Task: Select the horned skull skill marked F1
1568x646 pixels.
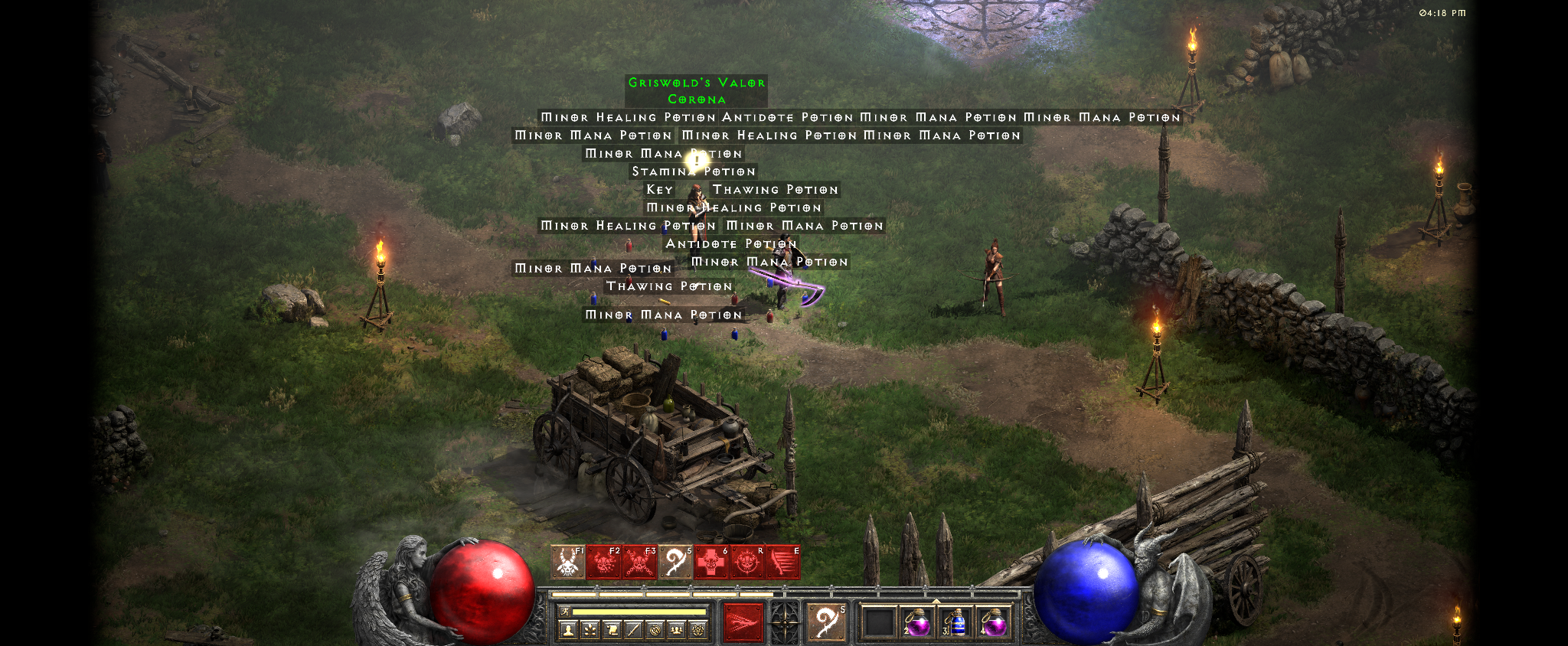Action: tap(567, 563)
